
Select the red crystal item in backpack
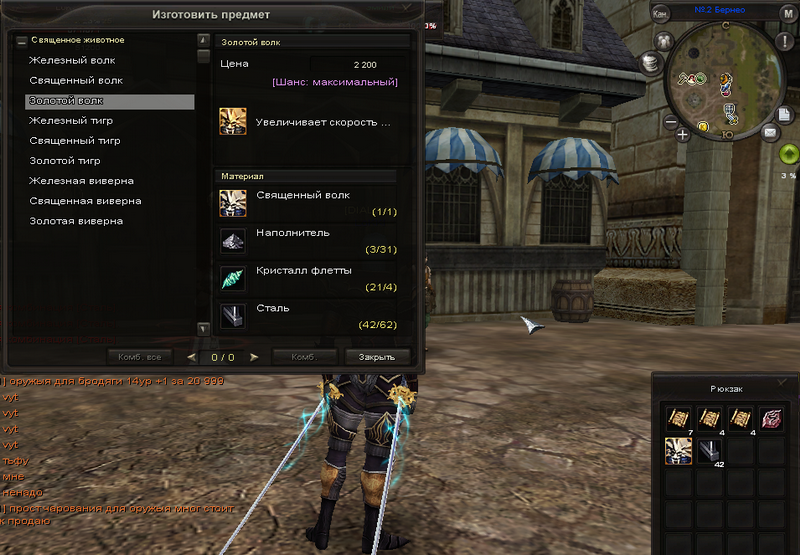point(773,420)
